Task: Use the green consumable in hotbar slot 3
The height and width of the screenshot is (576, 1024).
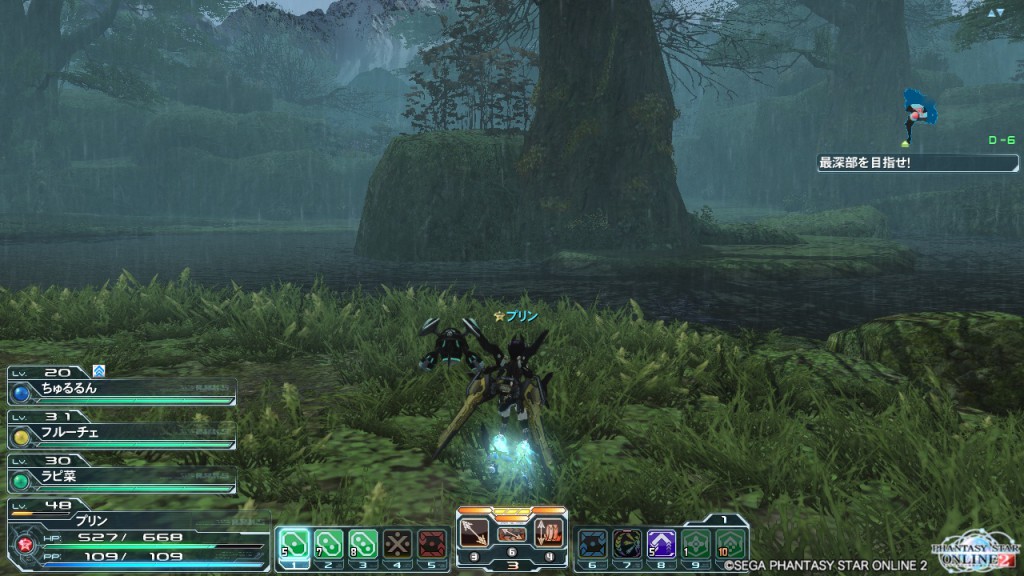Action: (363, 543)
